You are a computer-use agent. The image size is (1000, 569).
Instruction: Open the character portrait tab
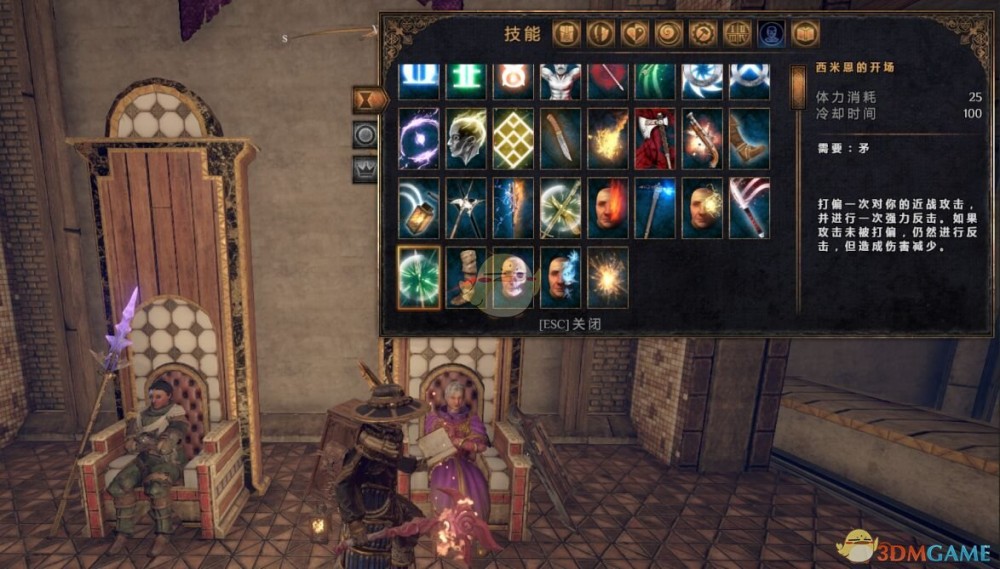(x=771, y=34)
